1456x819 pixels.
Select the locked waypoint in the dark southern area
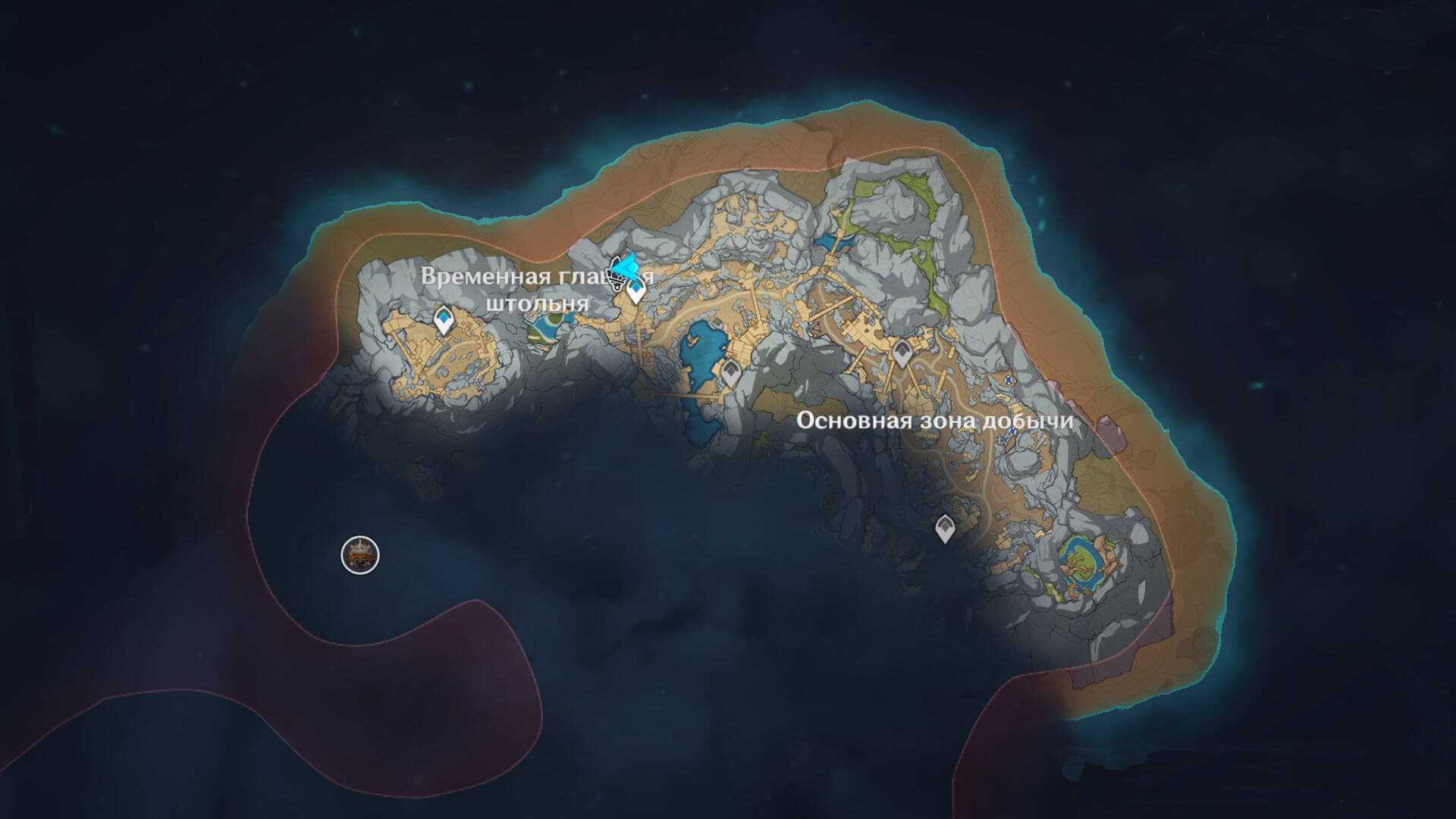tap(944, 528)
